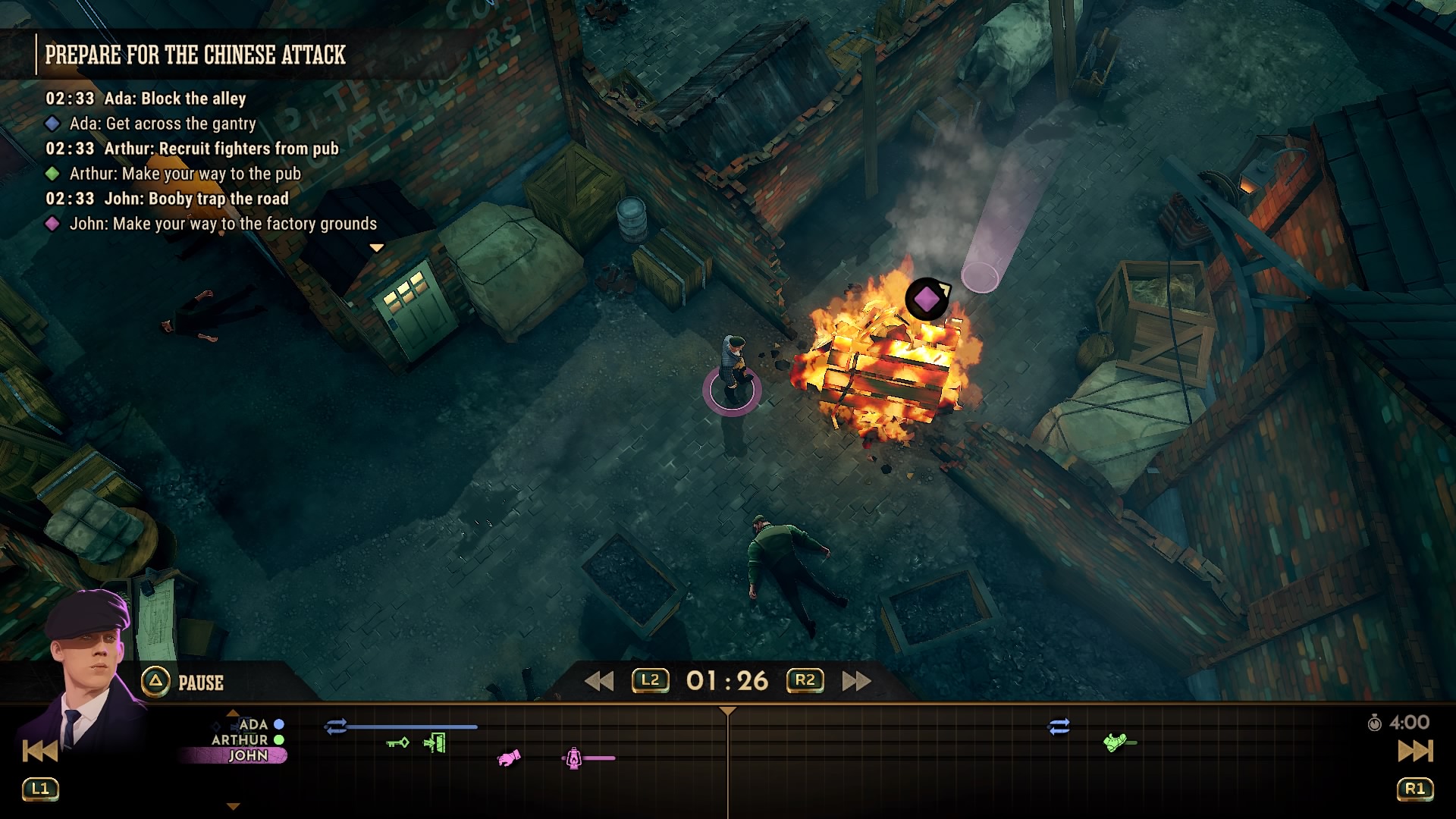Expand the objectives list with the down arrow
This screenshot has width=1456, height=819.
376,248
